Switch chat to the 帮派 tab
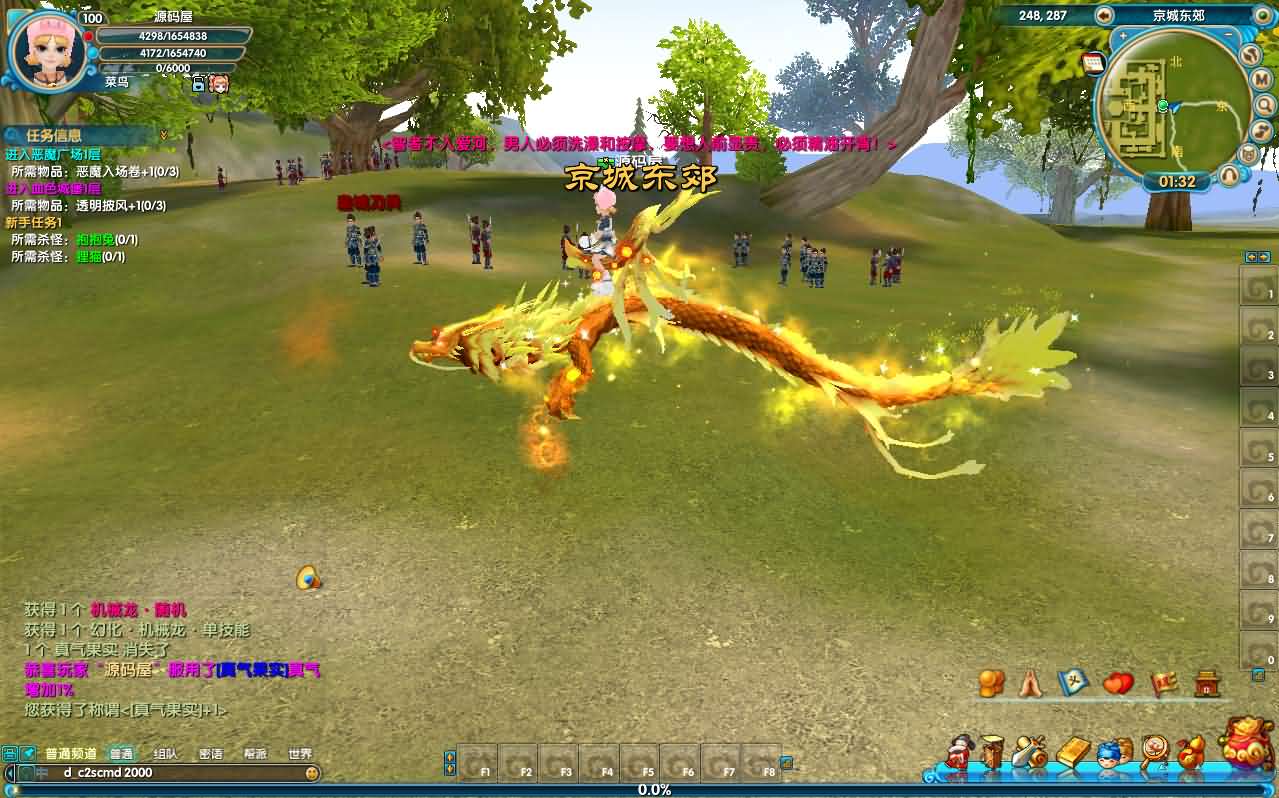This screenshot has height=798, width=1279. [256, 754]
